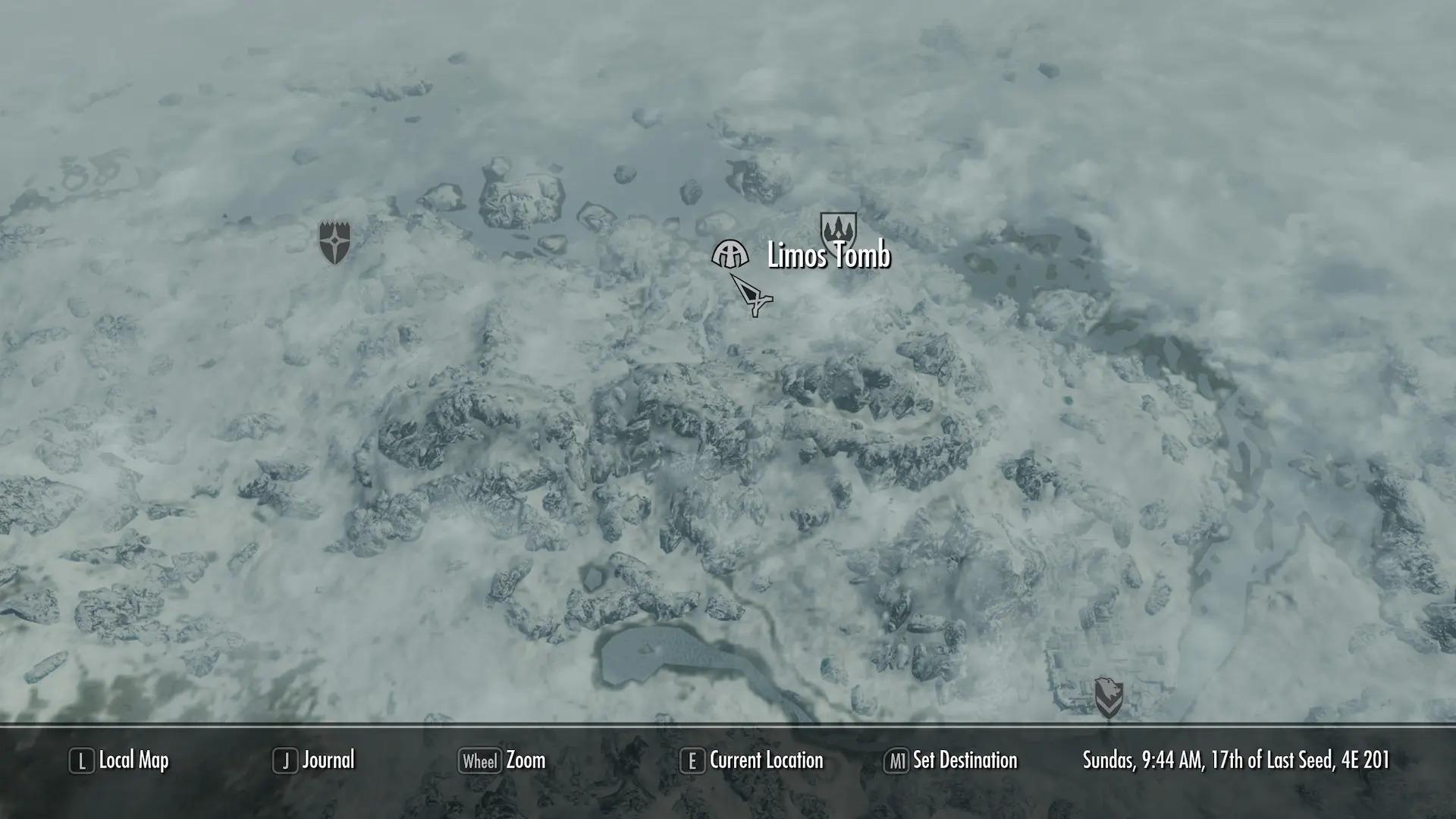Viewport: 1456px width, 819px height.
Task: Click the M1 key prompt beside Set Destination
Action: click(899, 761)
